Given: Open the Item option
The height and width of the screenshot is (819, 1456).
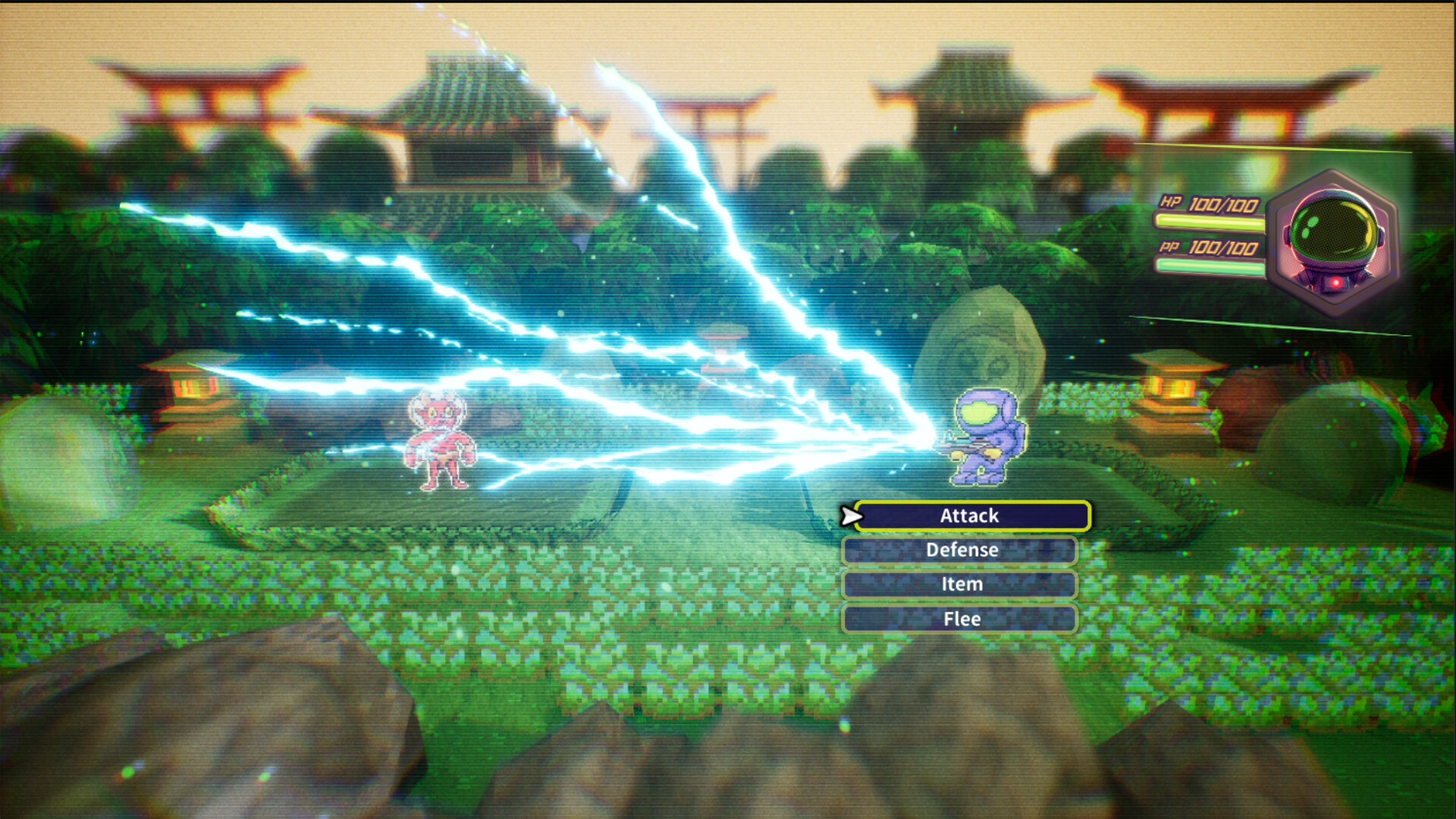Looking at the screenshot, I should pyautogui.click(x=960, y=584).
